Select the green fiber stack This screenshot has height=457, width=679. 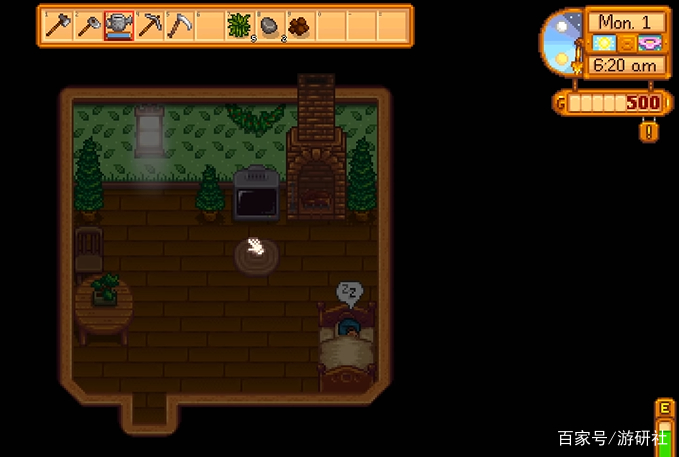coord(240,25)
